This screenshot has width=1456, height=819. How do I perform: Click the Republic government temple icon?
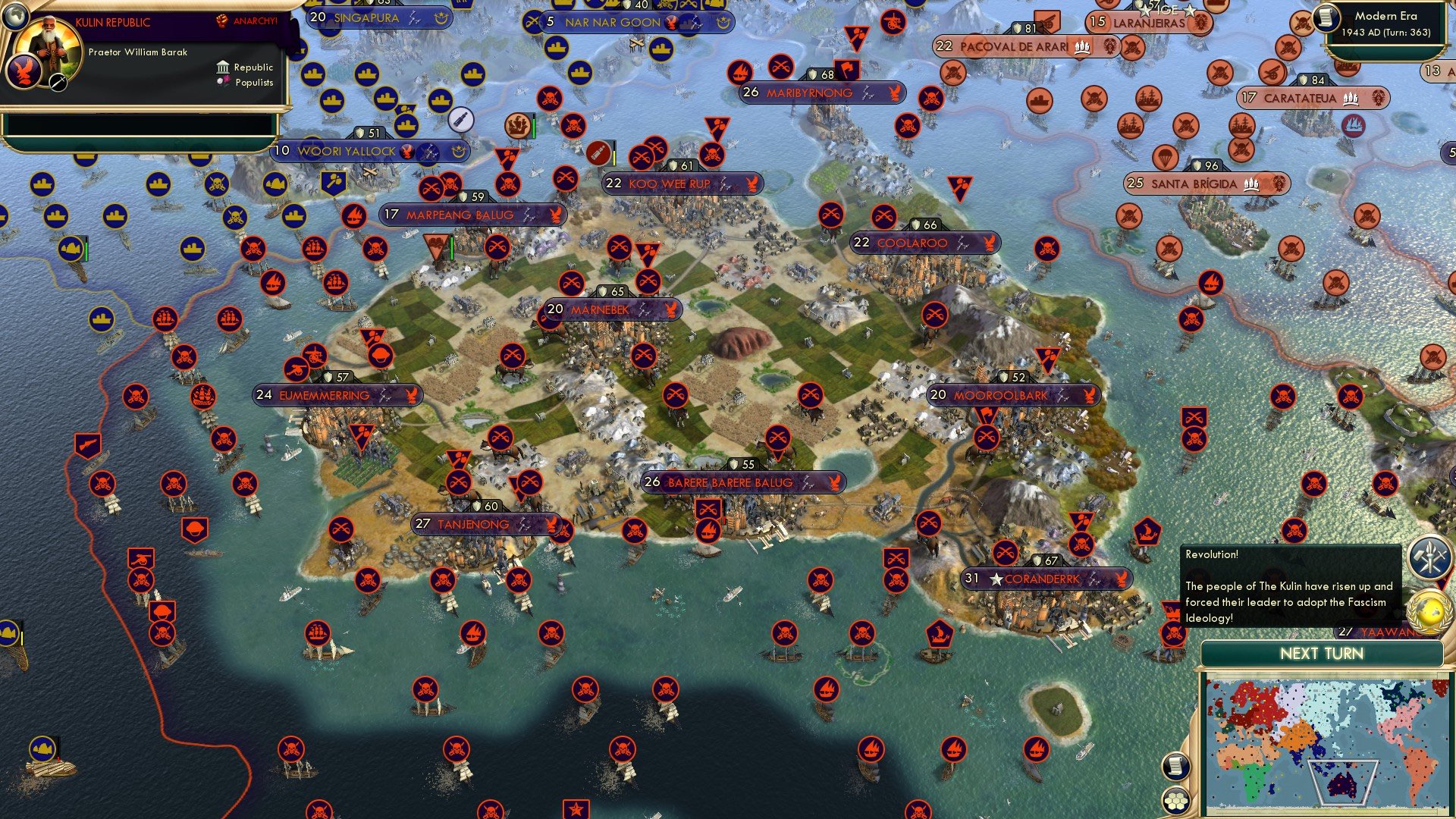221,67
